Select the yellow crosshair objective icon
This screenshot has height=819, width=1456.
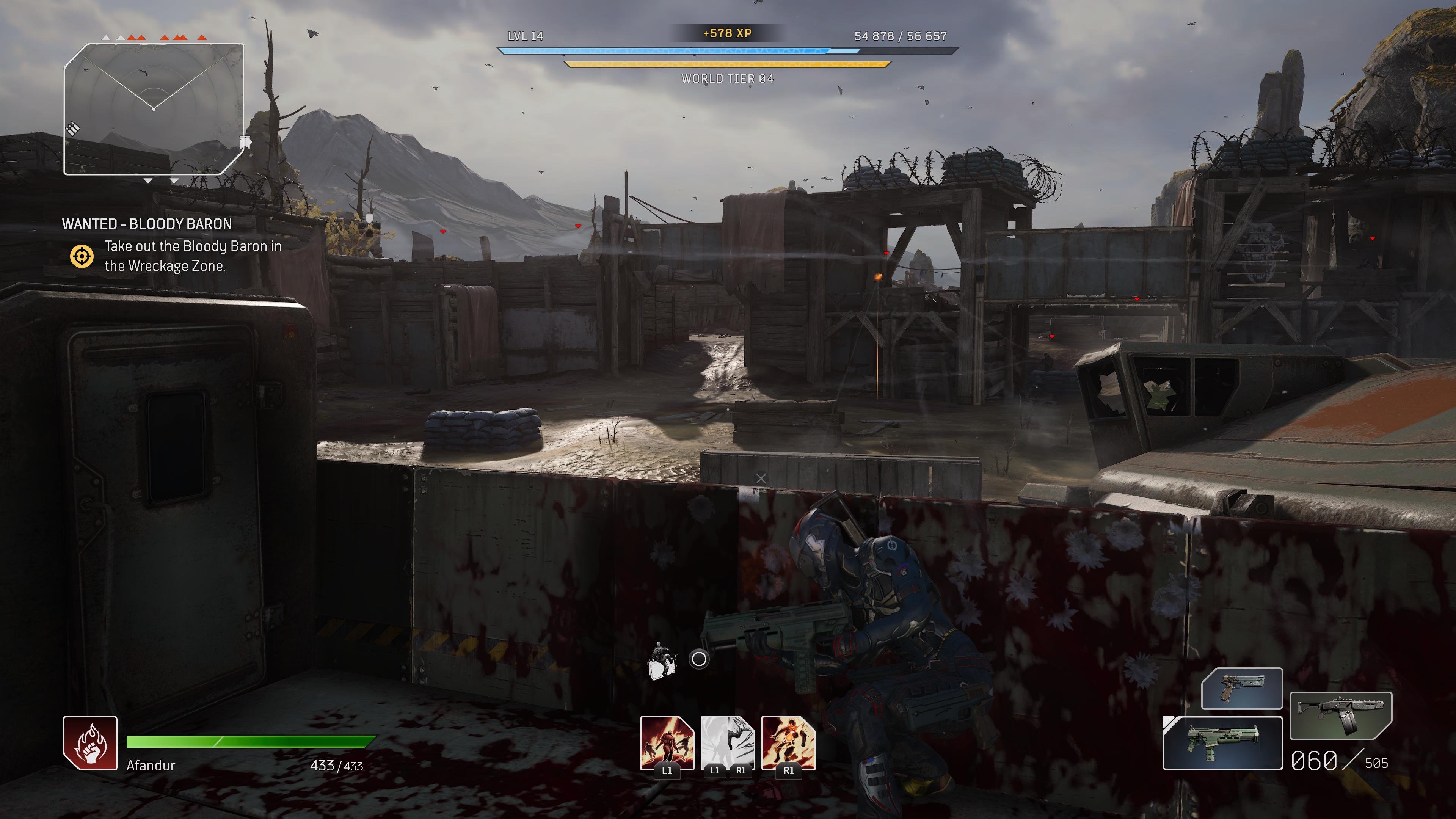[82, 256]
